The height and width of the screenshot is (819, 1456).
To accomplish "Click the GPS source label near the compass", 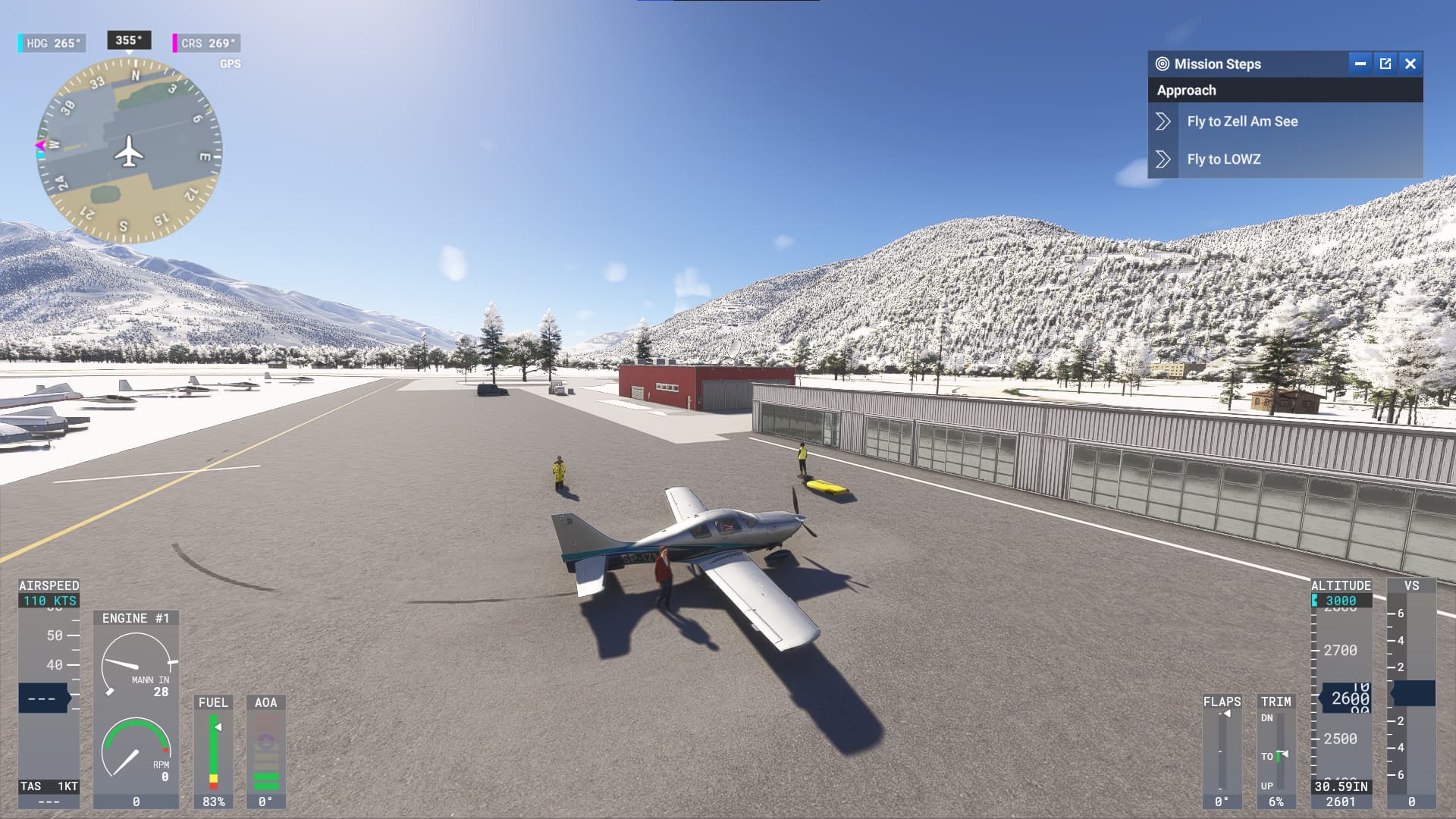I will 231,64.
